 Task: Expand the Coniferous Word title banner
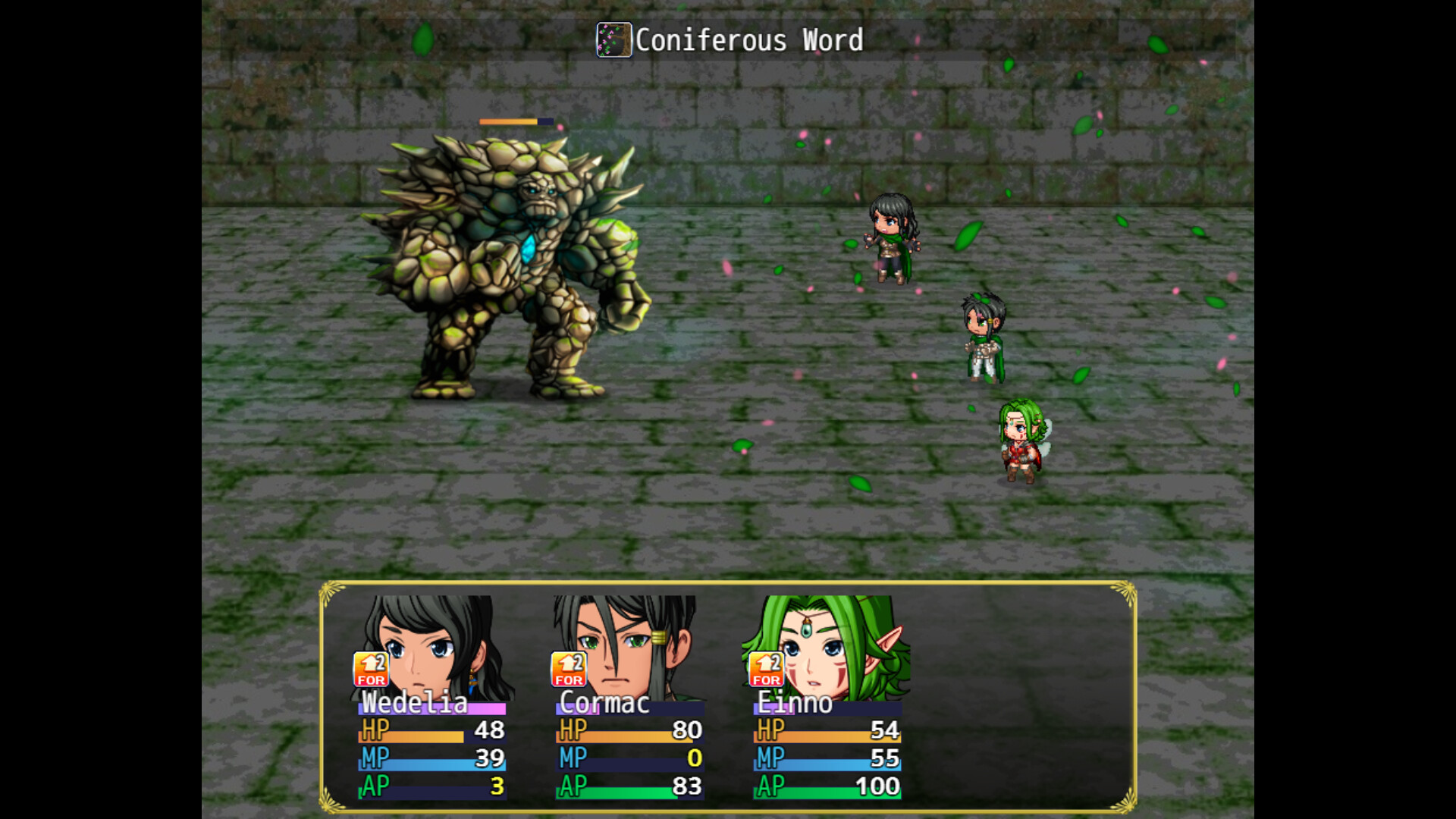(x=728, y=39)
